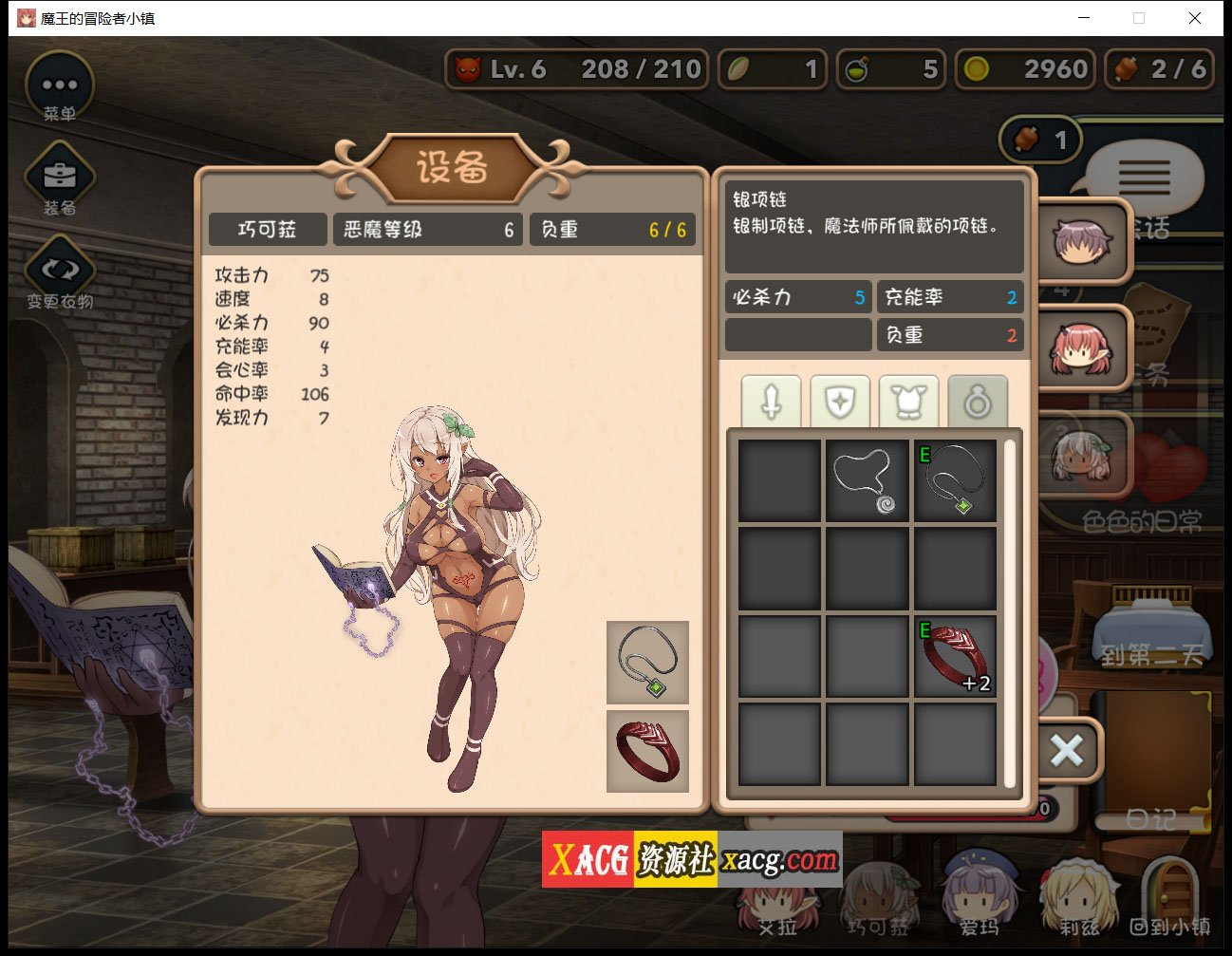1232x956 pixels.
Task: Select the ring accessory category icon
Action: (x=979, y=400)
